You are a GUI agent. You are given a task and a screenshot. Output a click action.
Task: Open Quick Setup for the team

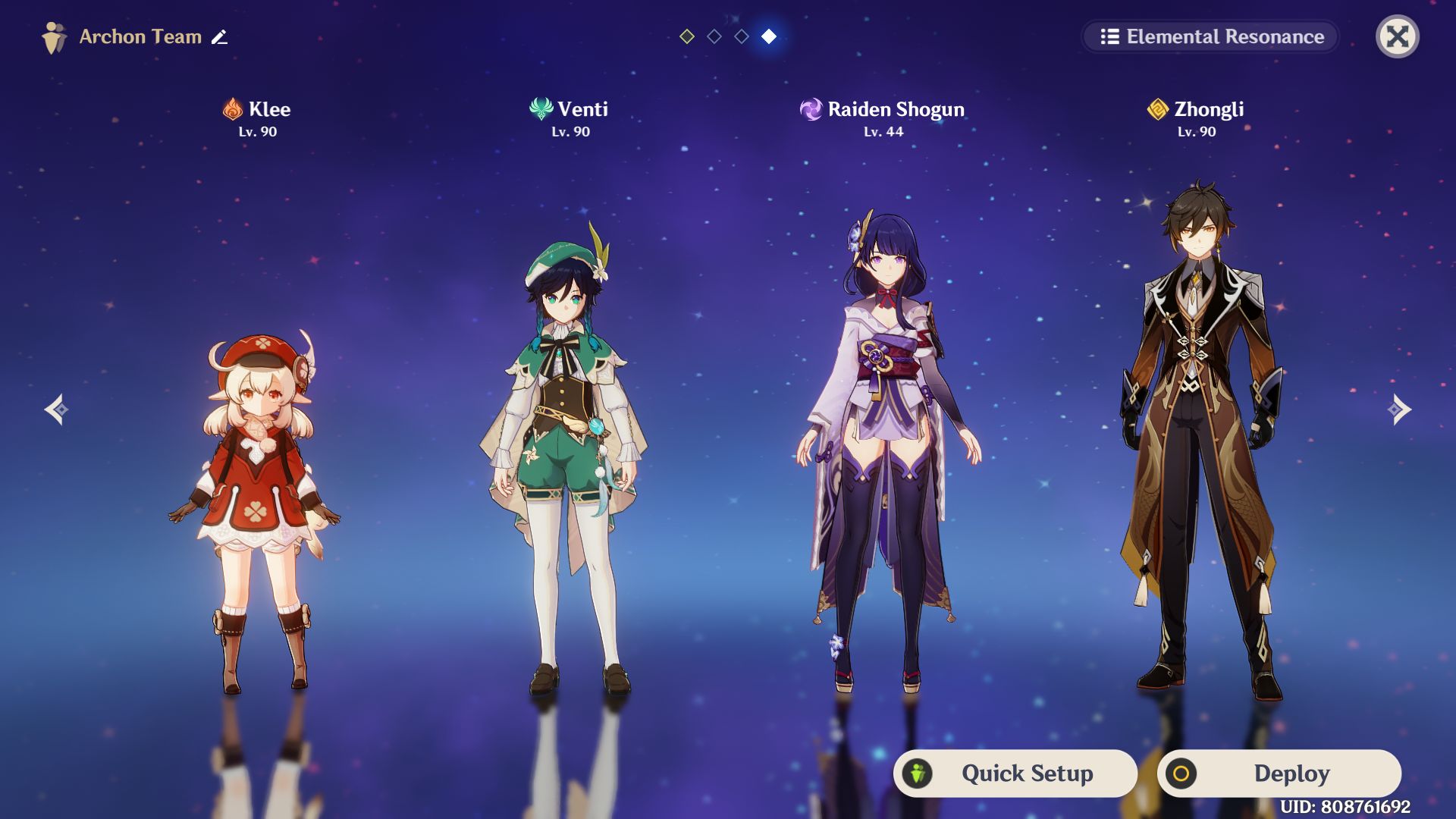[1015, 773]
